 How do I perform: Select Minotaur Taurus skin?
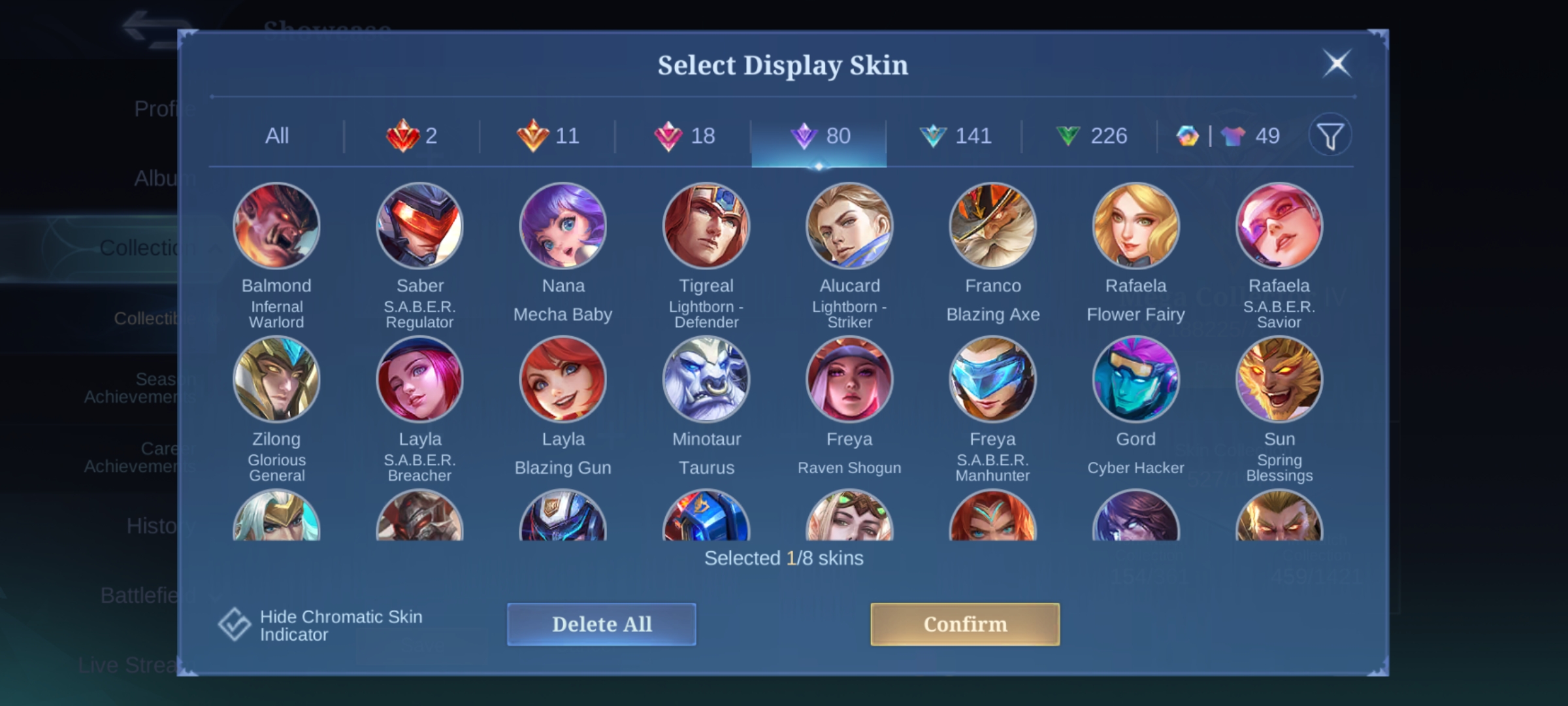(x=706, y=379)
